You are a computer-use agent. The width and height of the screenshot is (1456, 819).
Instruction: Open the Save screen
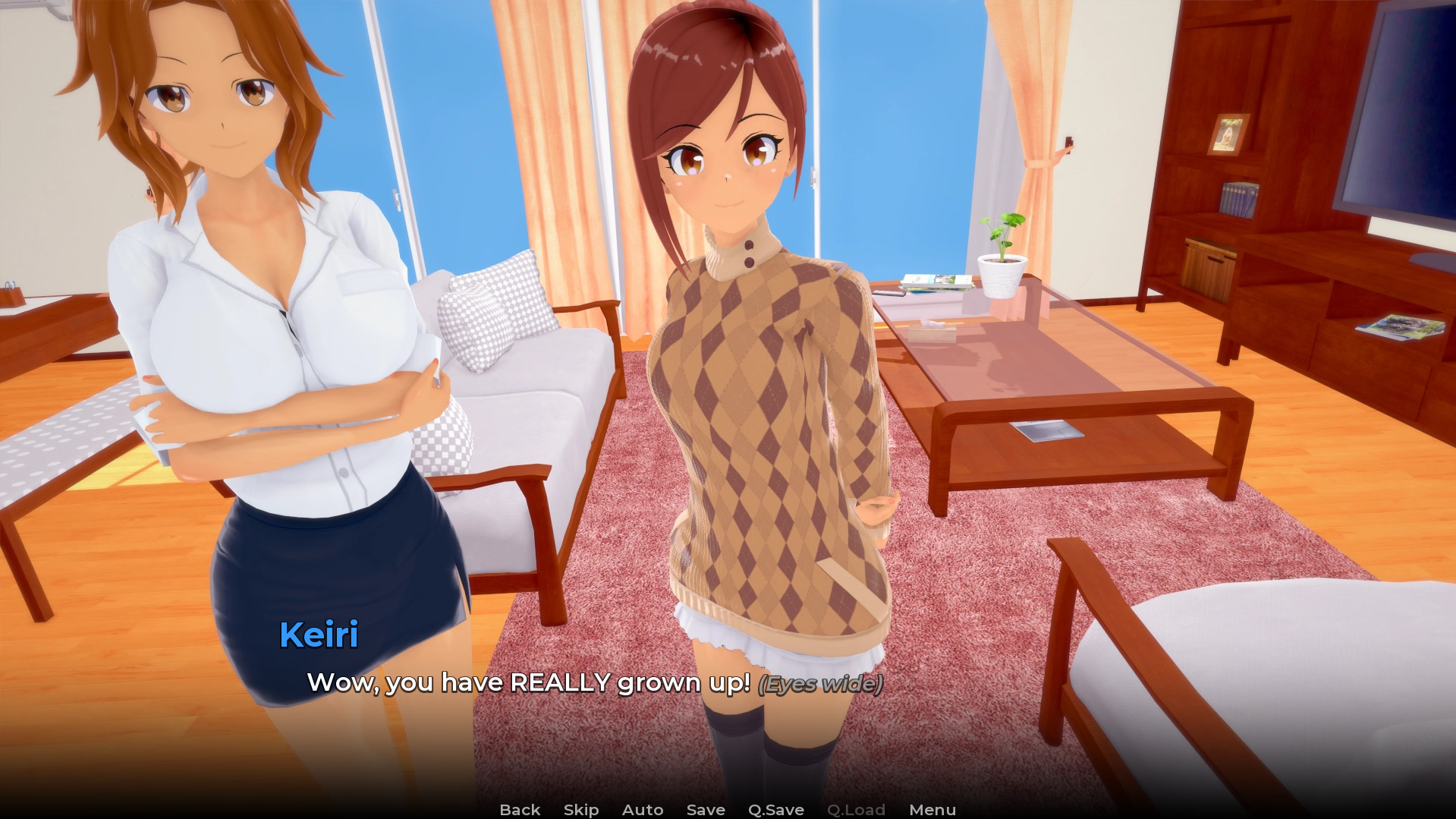pos(706,810)
